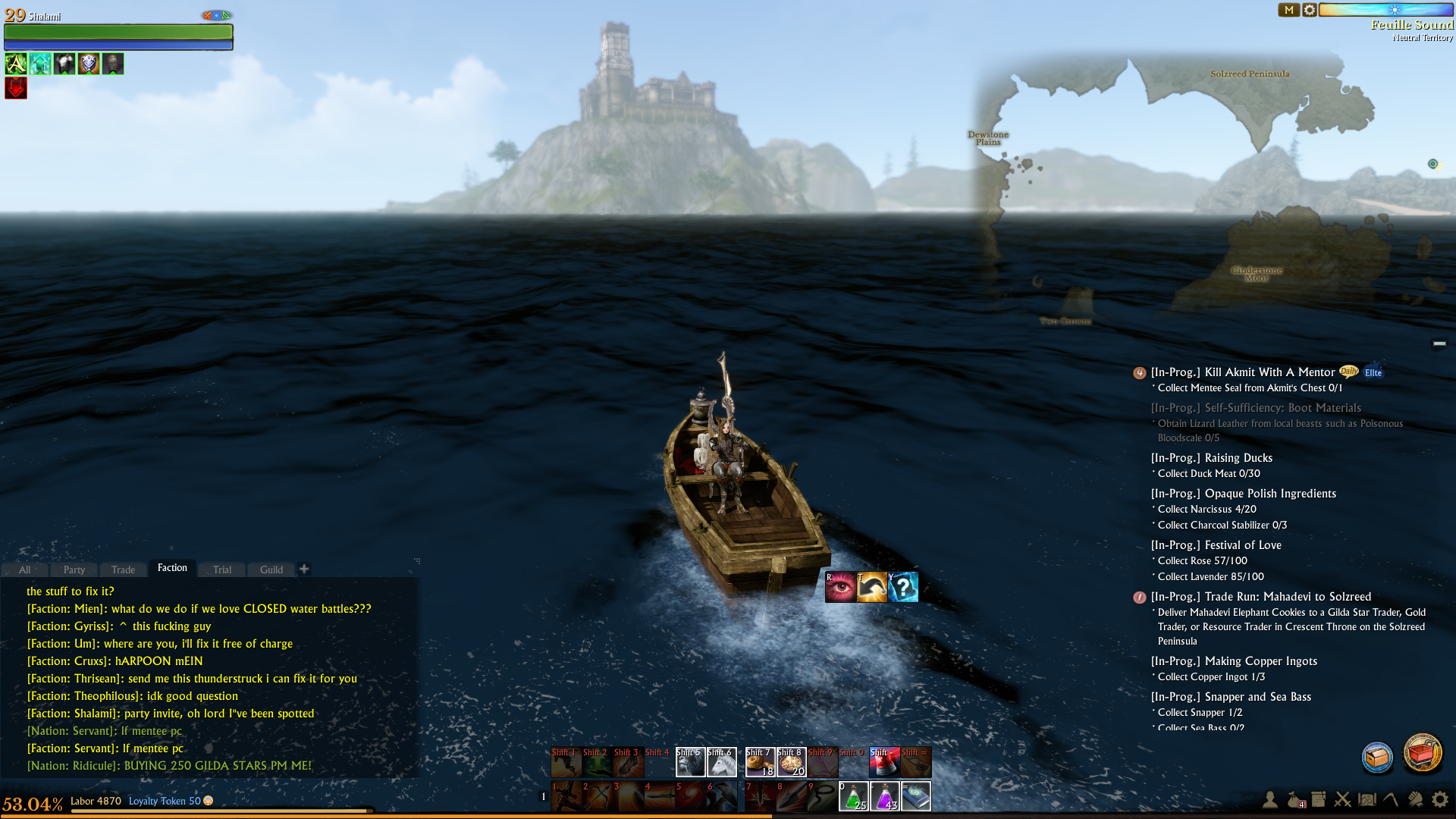The image size is (1456, 819).
Task: Open the Guild chat tab
Action: point(271,570)
